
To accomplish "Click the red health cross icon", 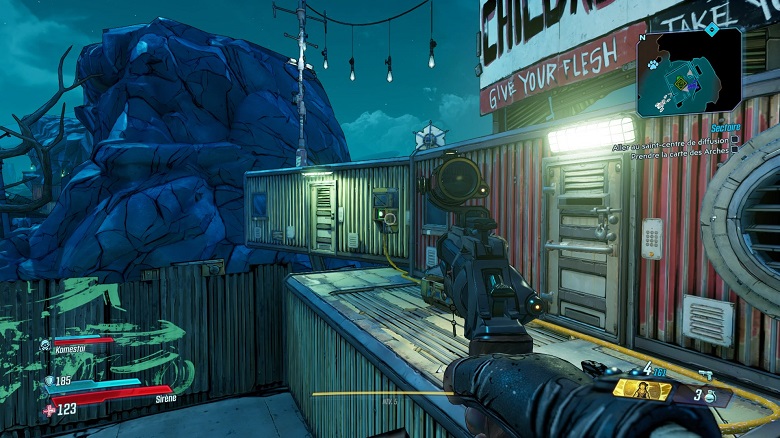I will click(x=49, y=409).
